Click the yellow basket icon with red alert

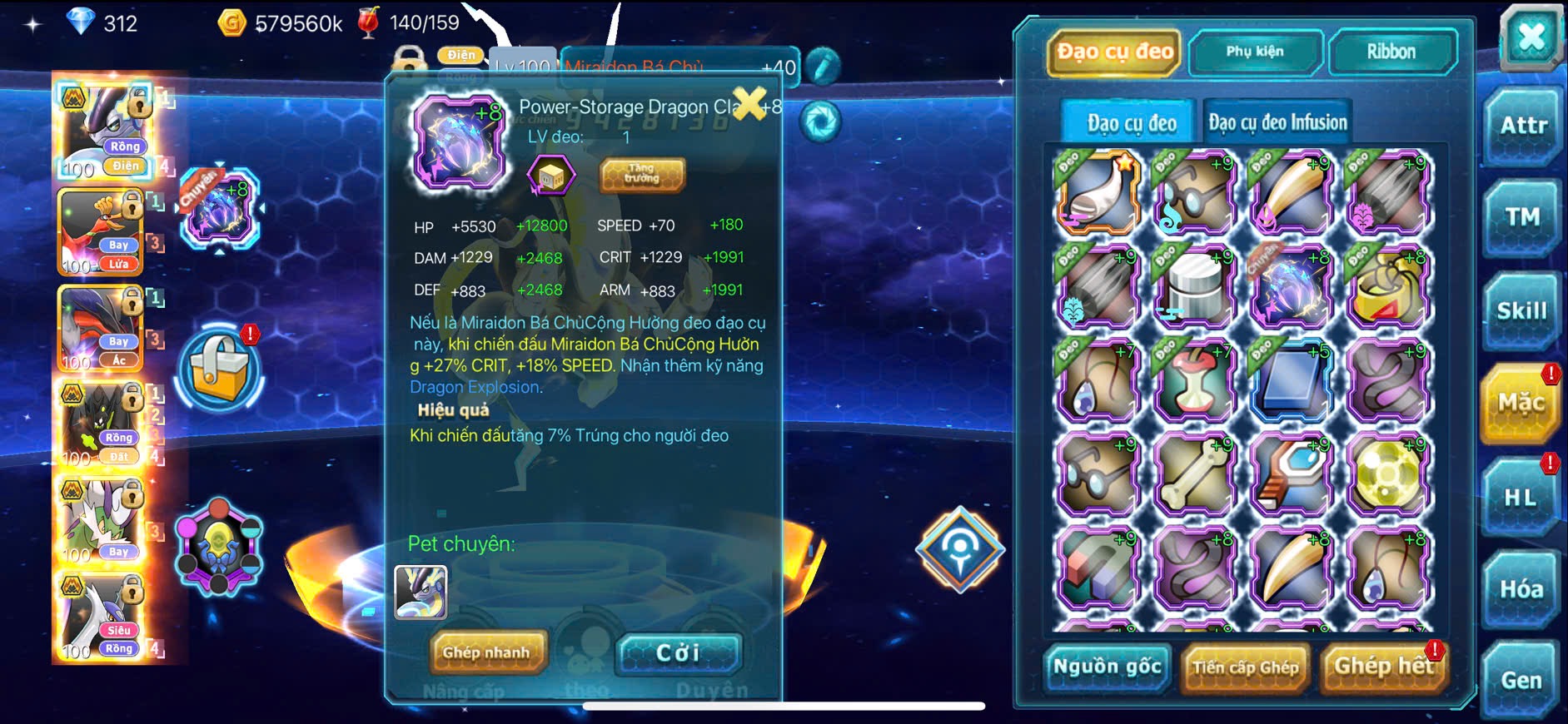click(220, 369)
